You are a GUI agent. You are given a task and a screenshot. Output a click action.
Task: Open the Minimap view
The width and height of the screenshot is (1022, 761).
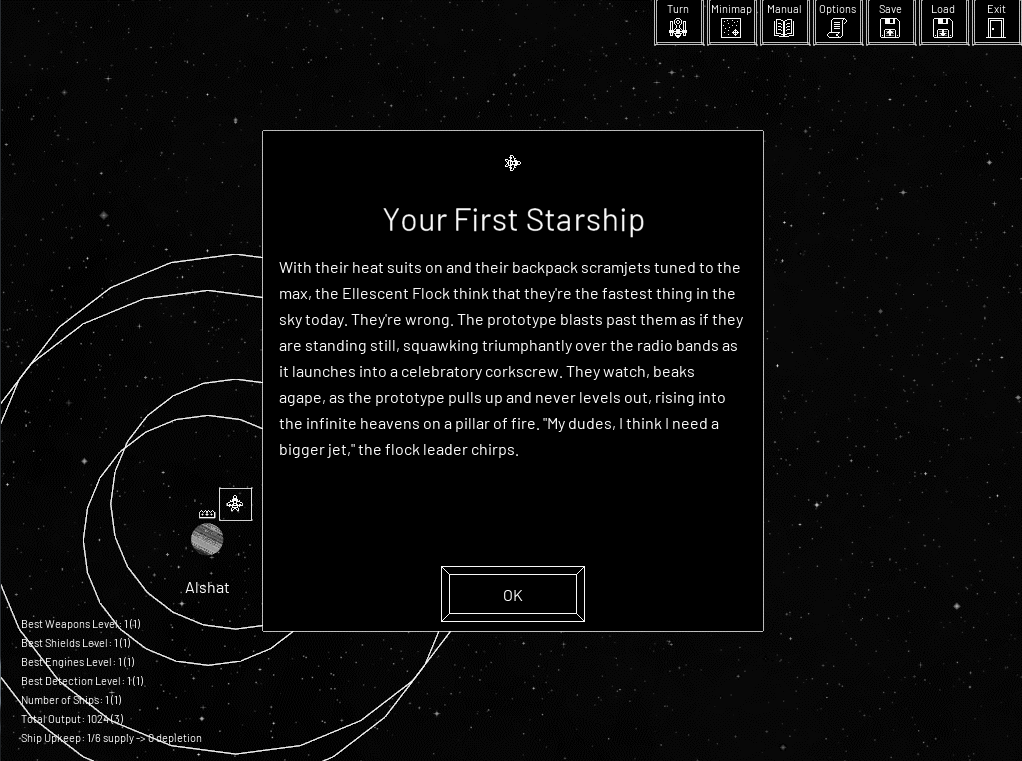tap(731, 22)
